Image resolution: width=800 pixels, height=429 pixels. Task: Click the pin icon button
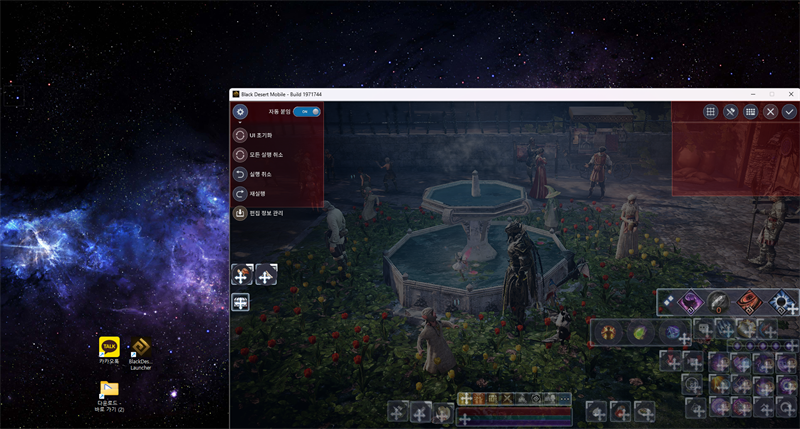click(730, 112)
